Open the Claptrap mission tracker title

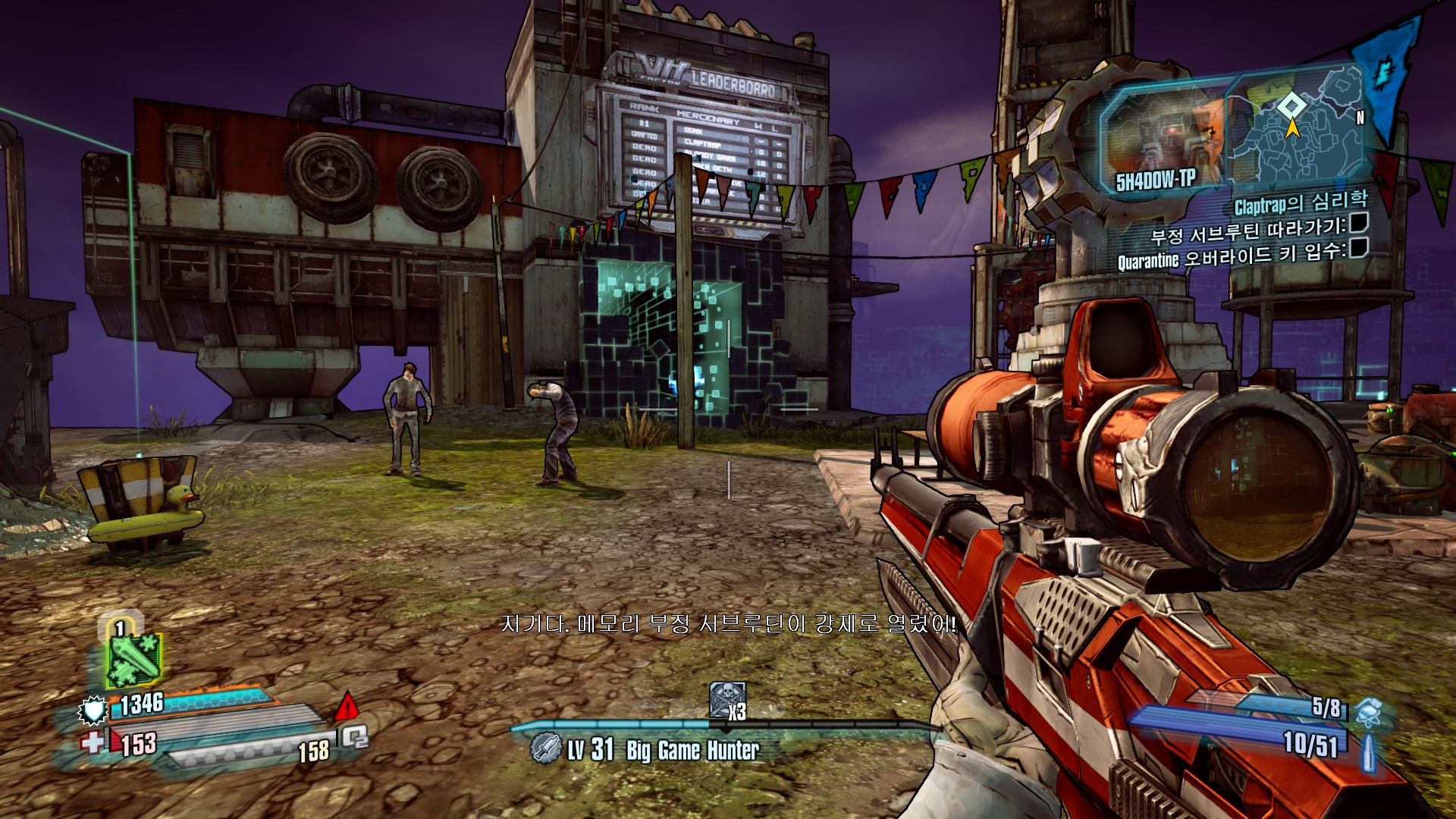[x=1300, y=203]
